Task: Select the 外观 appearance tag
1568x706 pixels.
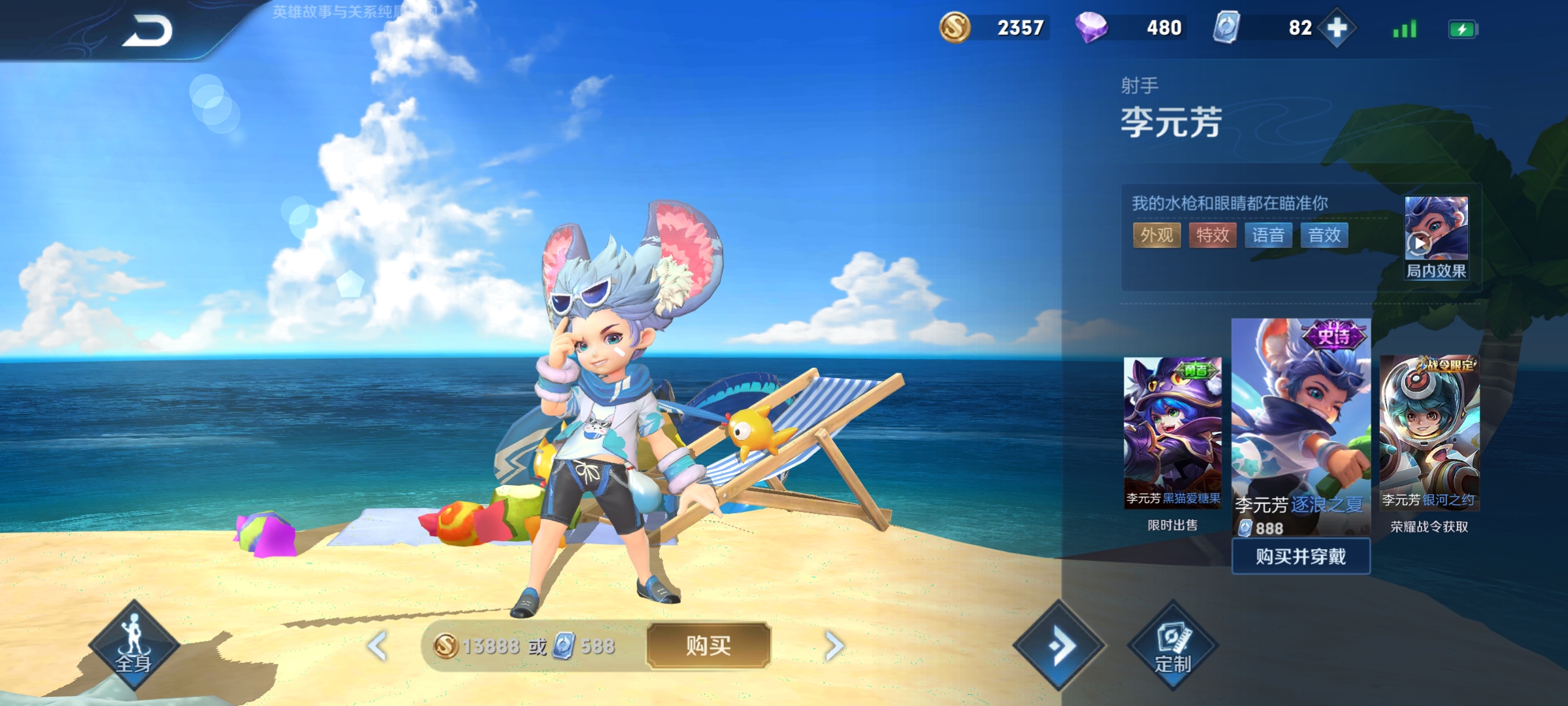Action: coord(1156,235)
